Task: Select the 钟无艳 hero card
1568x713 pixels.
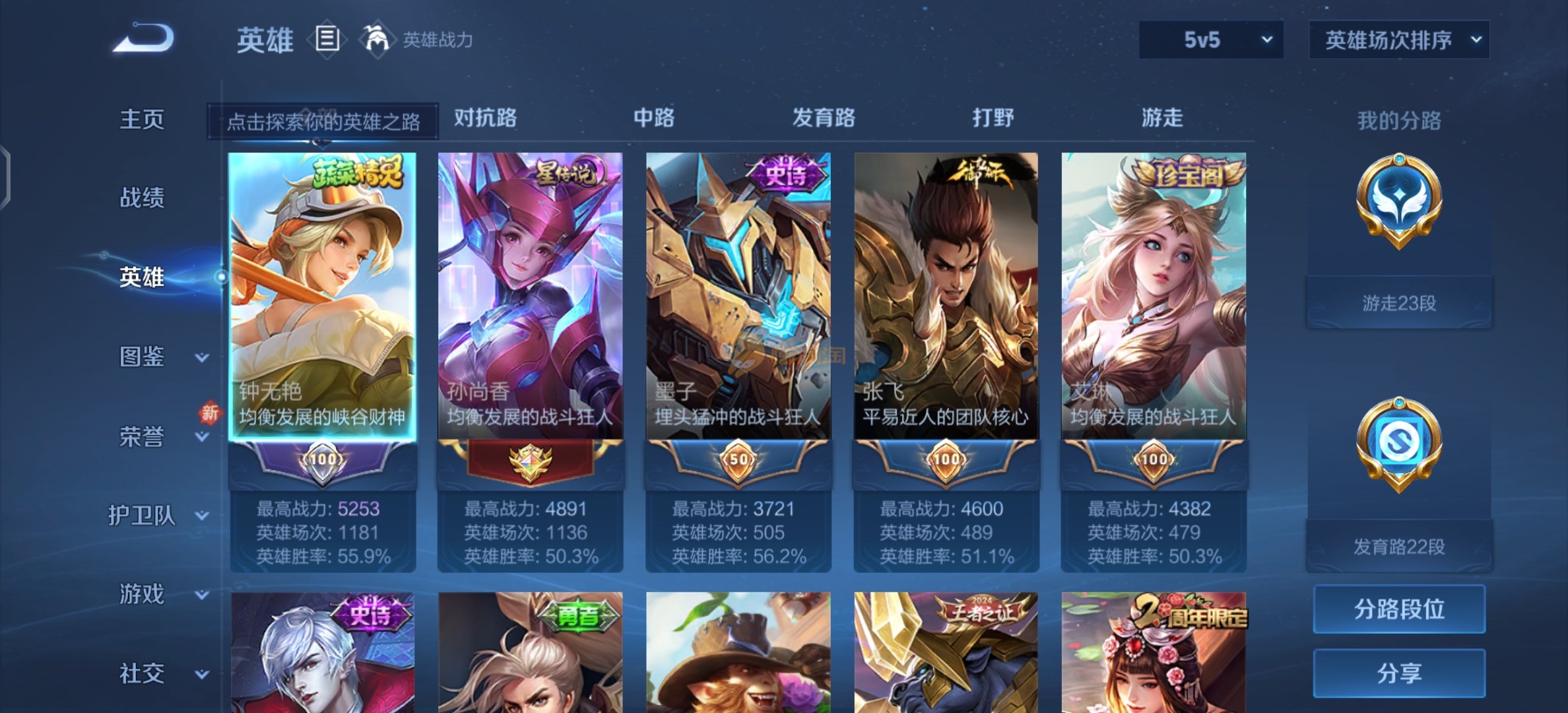Action: tap(322, 296)
